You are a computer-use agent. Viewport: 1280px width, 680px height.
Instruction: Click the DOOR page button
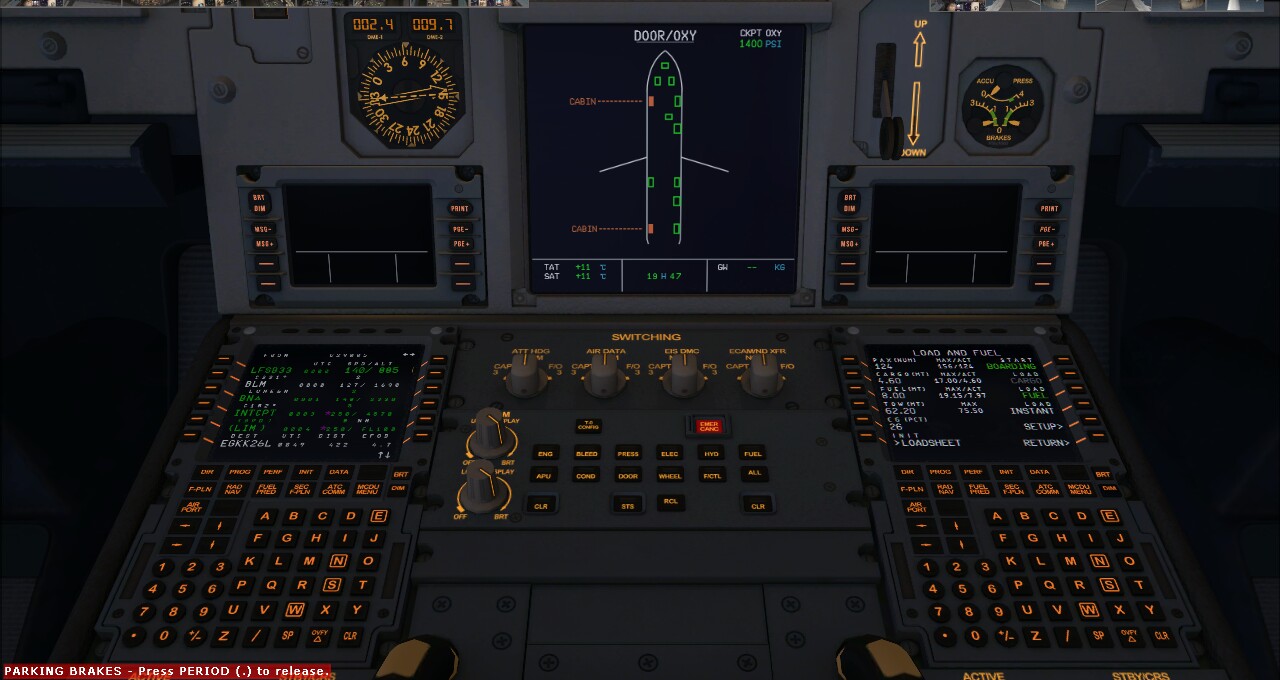pyautogui.click(x=628, y=476)
